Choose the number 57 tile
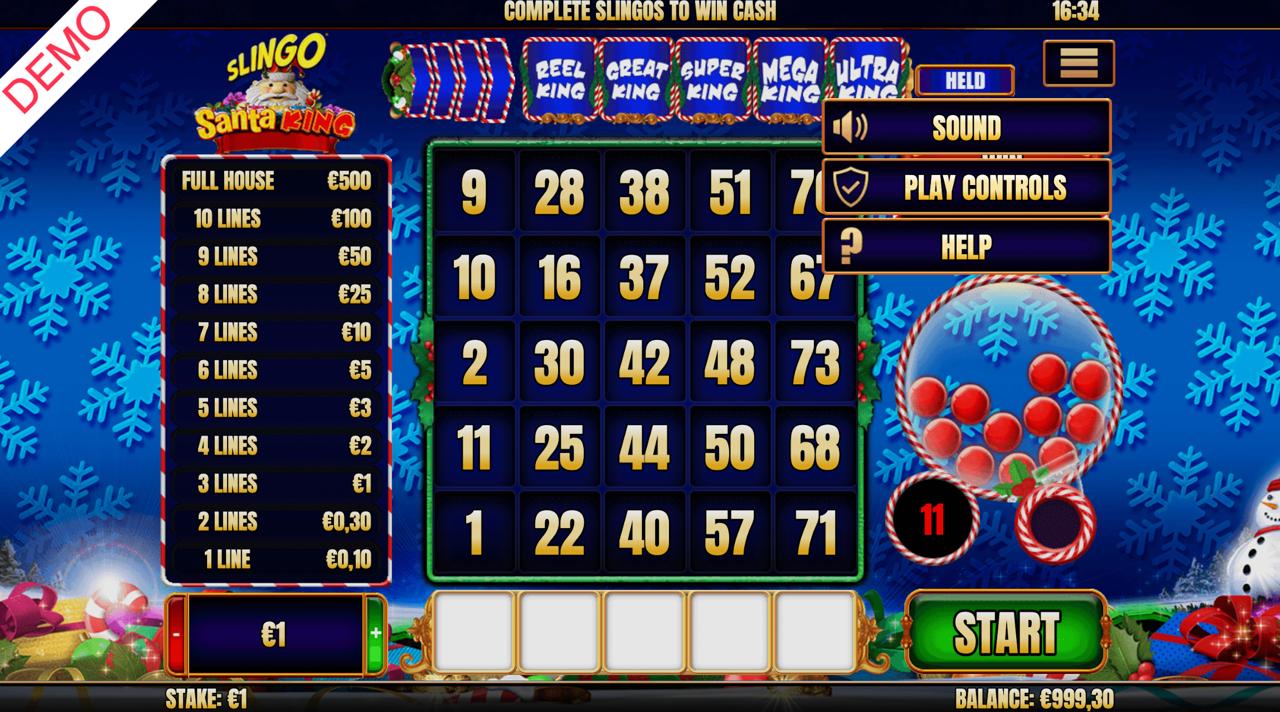The width and height of the screenshot is (1280, 712). coord(729,535)
